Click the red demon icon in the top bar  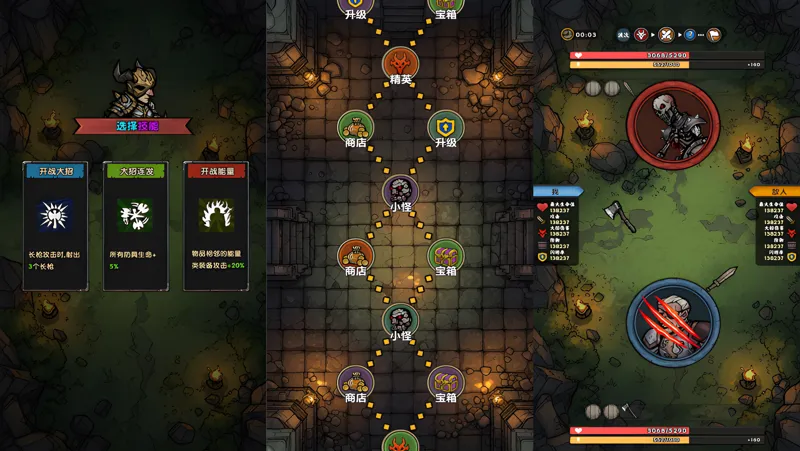(x=642, y=35)
